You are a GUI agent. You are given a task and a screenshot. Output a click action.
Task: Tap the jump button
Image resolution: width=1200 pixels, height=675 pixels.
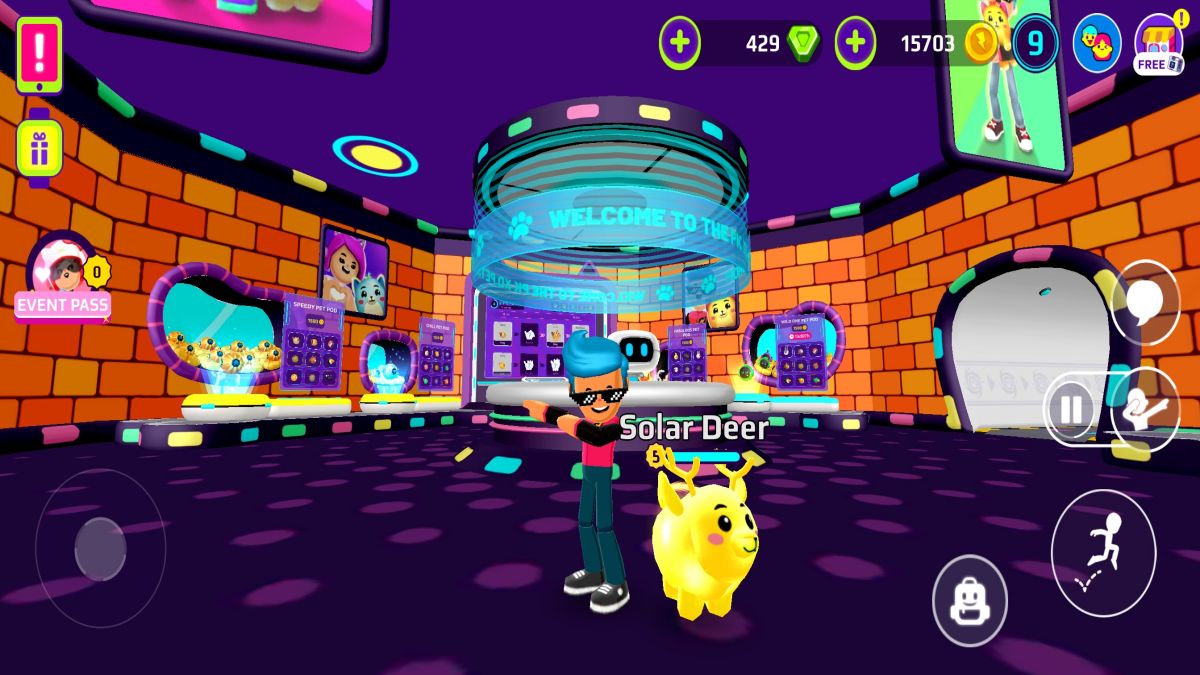click(x=1102, y=553)
